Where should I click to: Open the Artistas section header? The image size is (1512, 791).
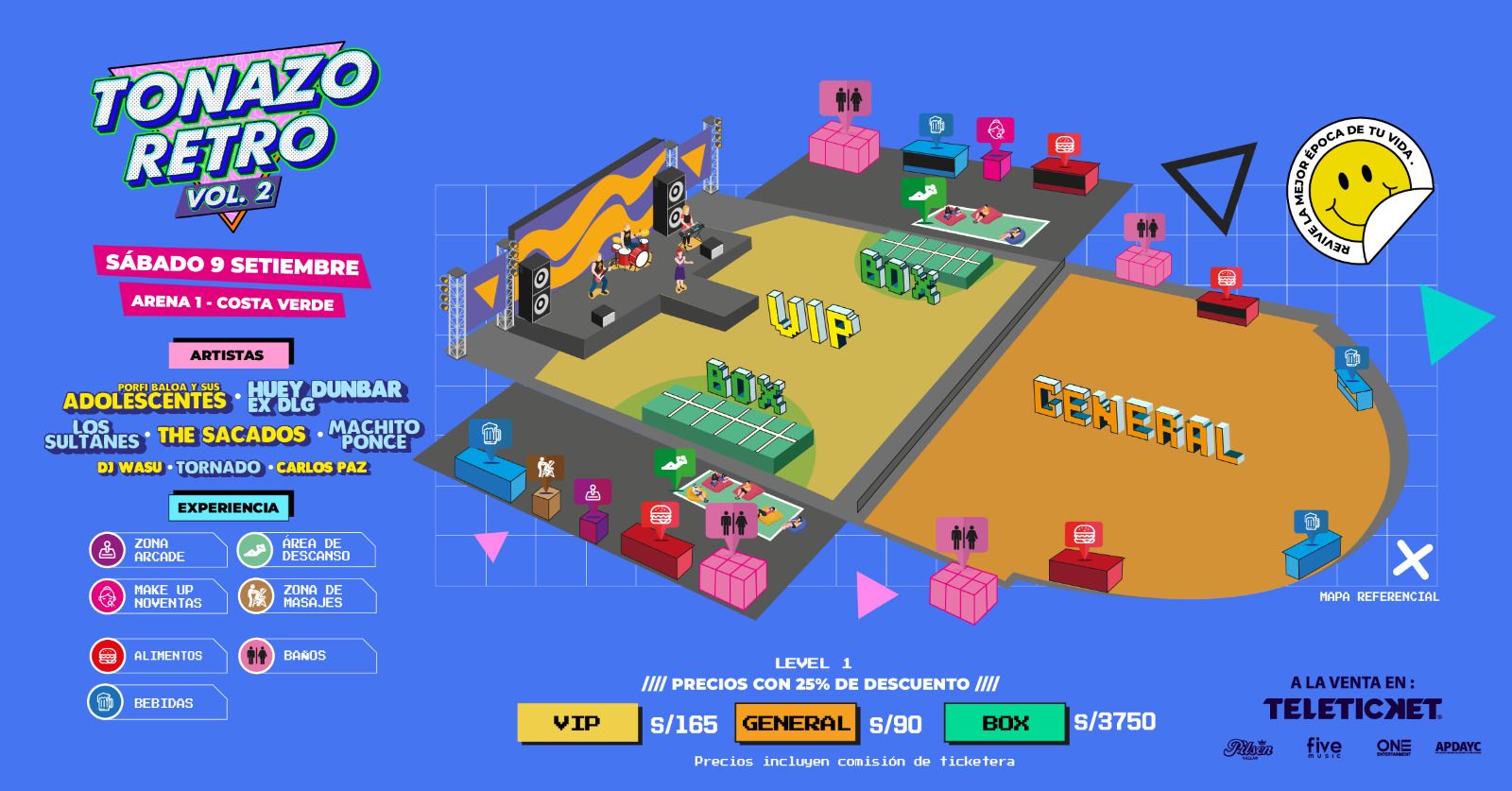click(x=227, y=355)
